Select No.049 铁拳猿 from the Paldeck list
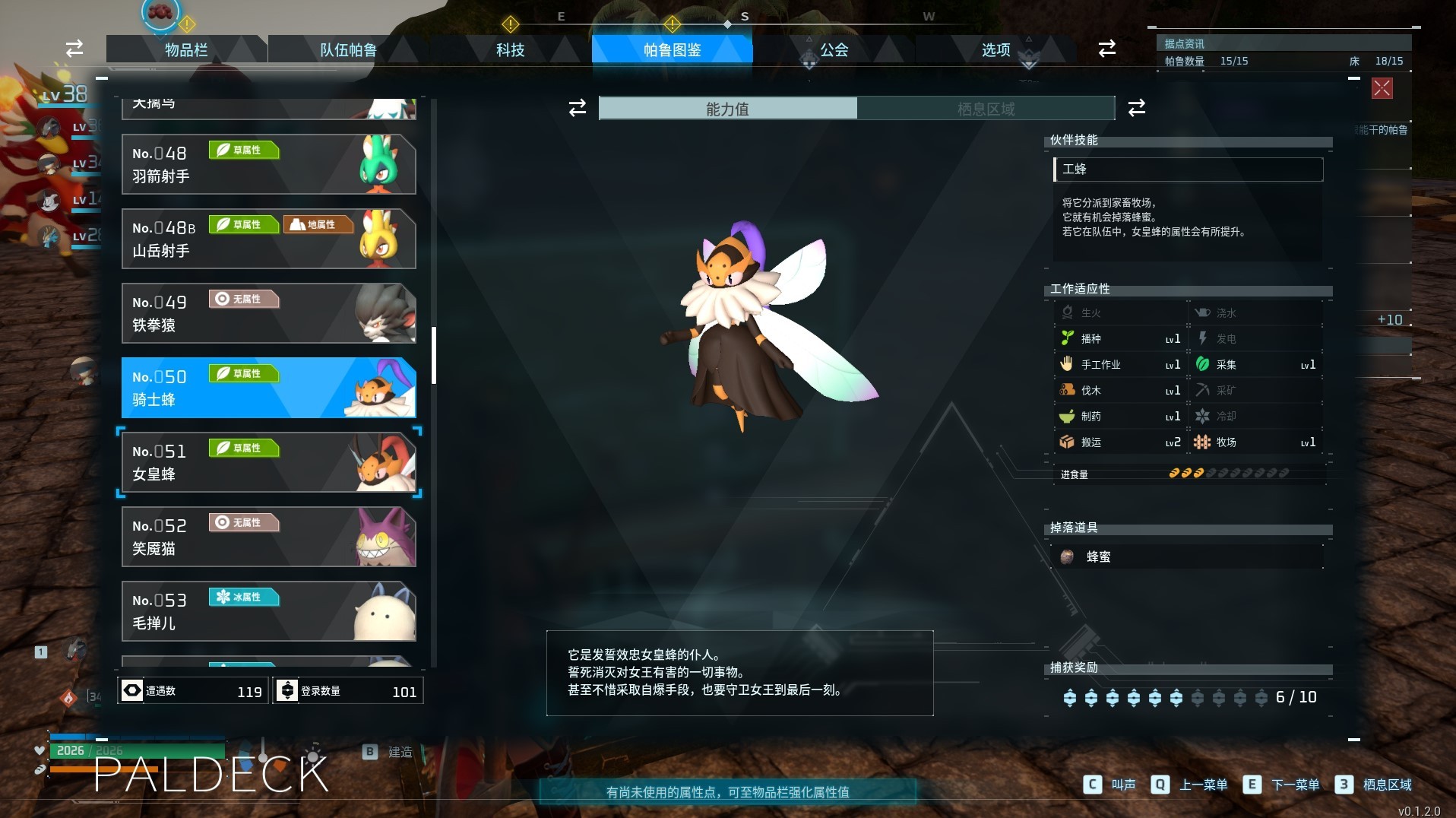This screenshot has width=1456, height=818. [x=269, y=314]
